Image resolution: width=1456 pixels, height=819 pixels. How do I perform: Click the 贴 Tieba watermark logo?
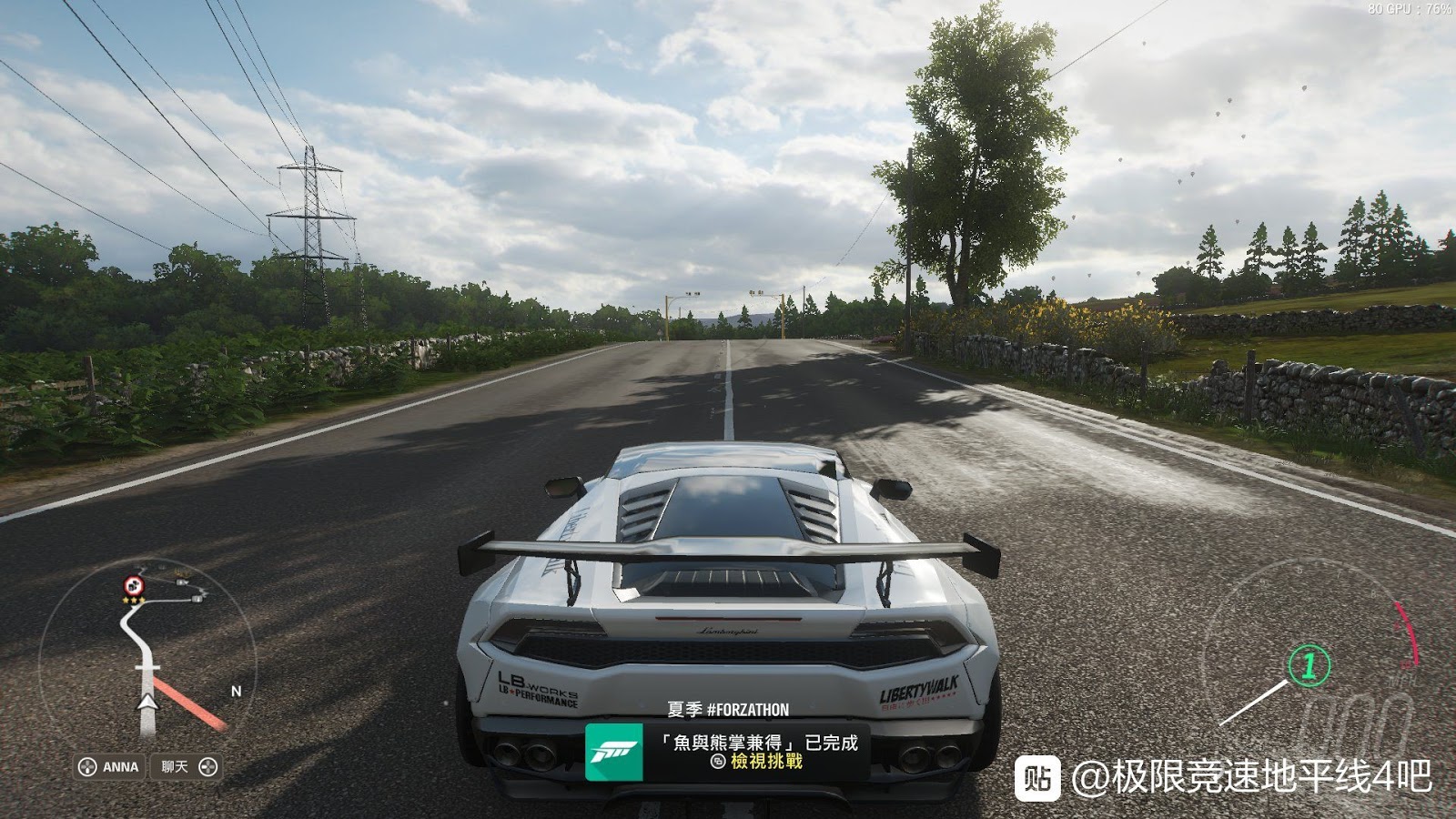(x=1037, y=778)
